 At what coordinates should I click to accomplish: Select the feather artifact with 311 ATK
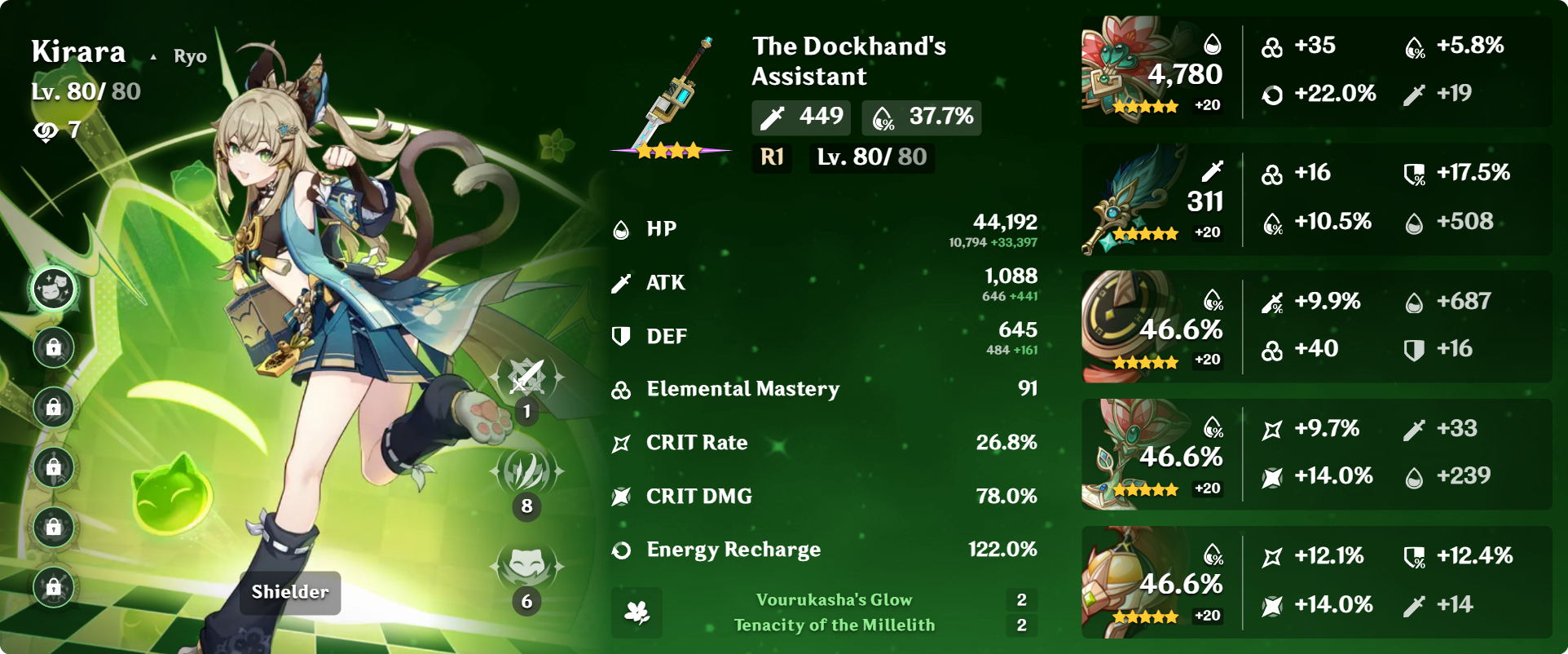(x=1133, y=199)
